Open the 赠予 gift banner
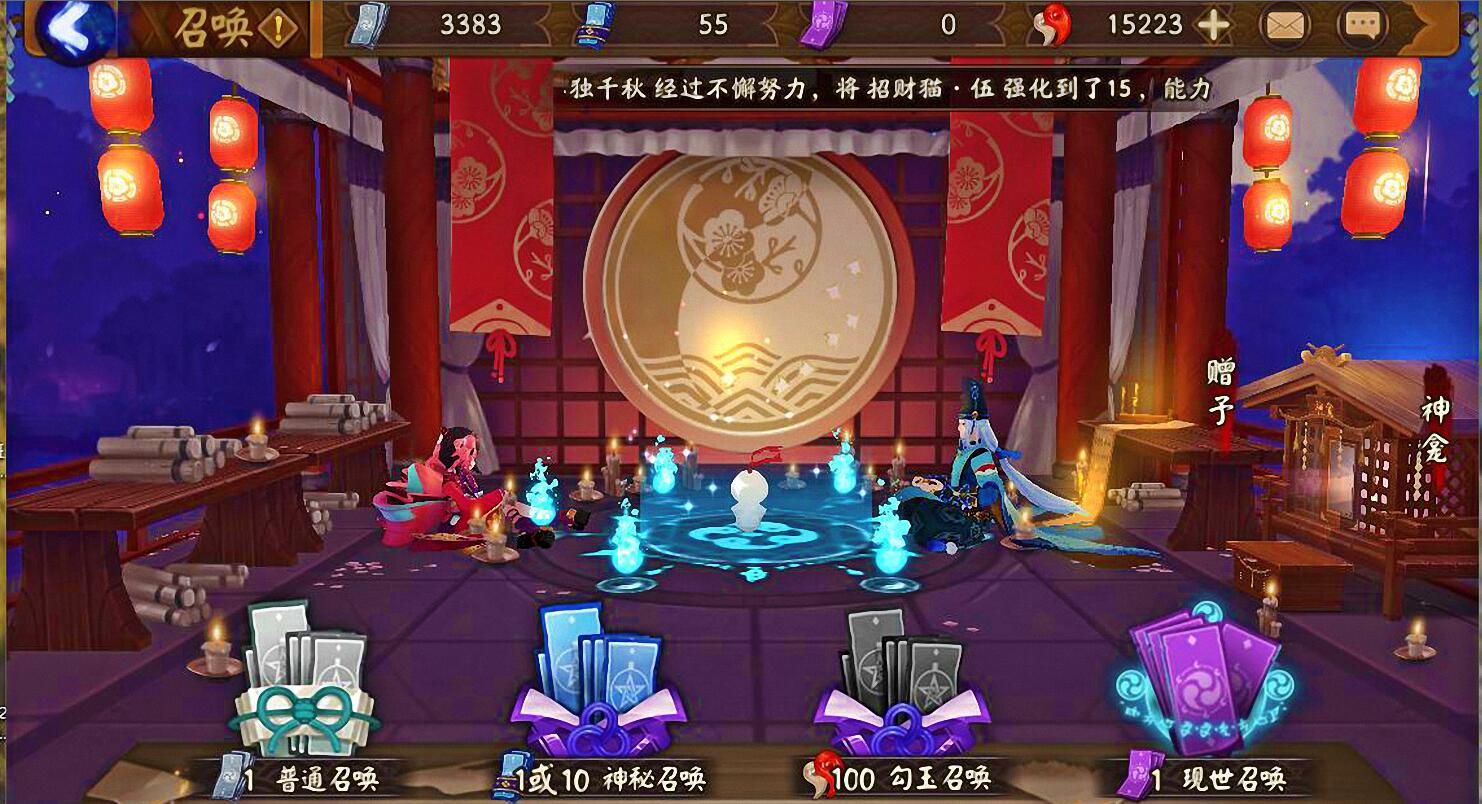The image size is (1482, 804). [1221, 392]
